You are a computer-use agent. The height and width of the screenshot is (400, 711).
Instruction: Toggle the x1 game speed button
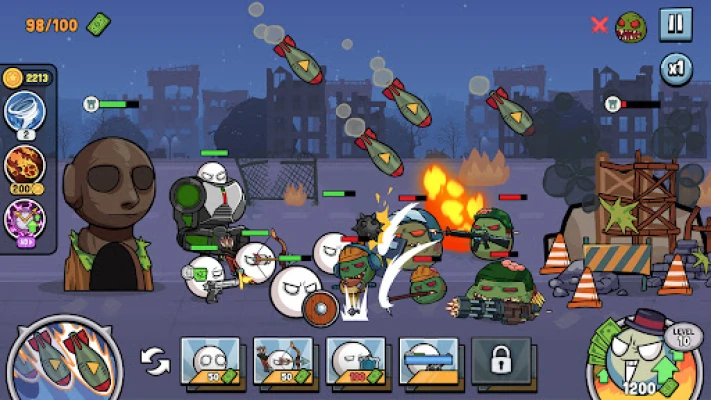pos(676,70)
